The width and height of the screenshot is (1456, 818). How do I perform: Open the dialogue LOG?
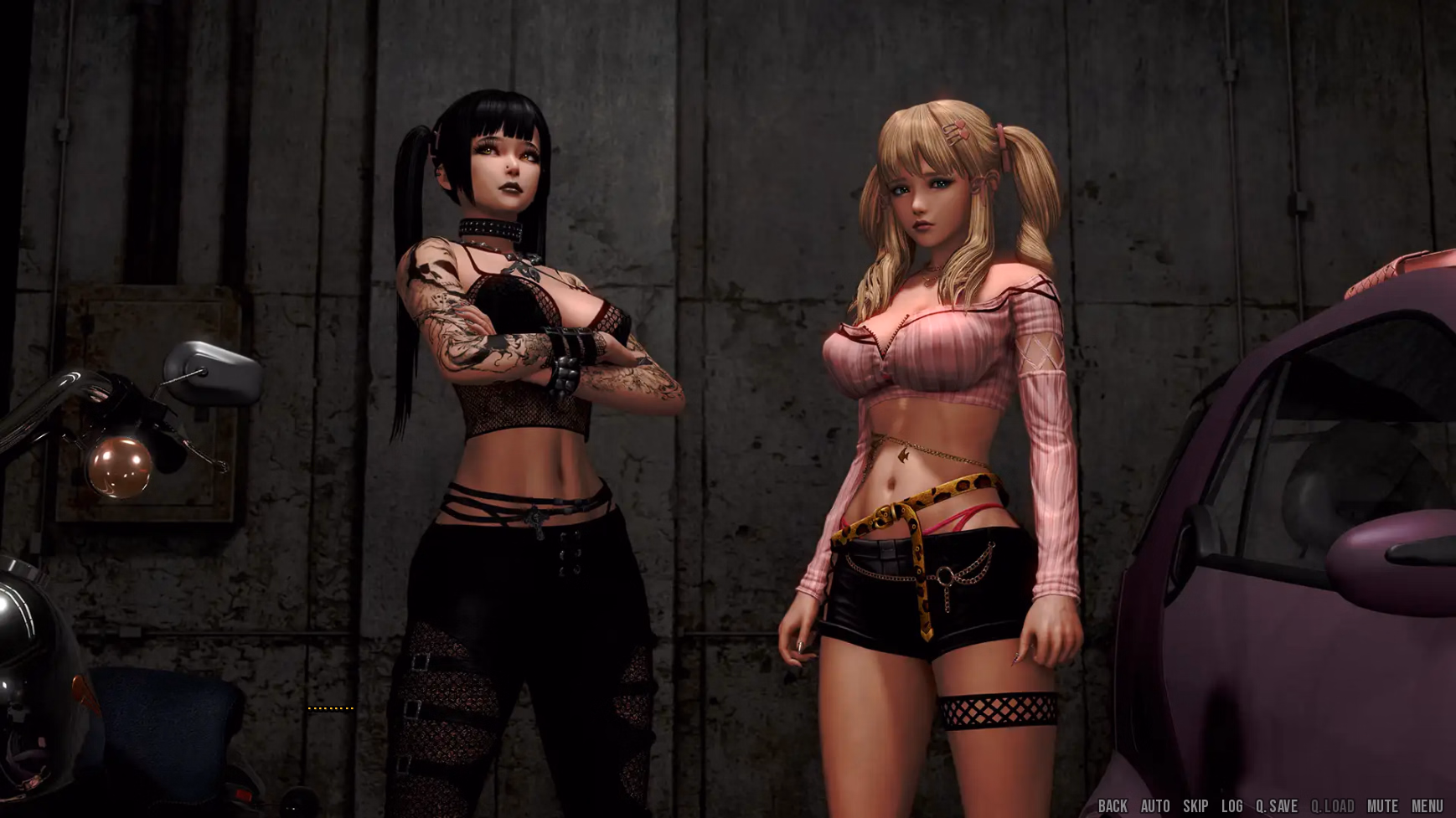(x=1232, y=806)
